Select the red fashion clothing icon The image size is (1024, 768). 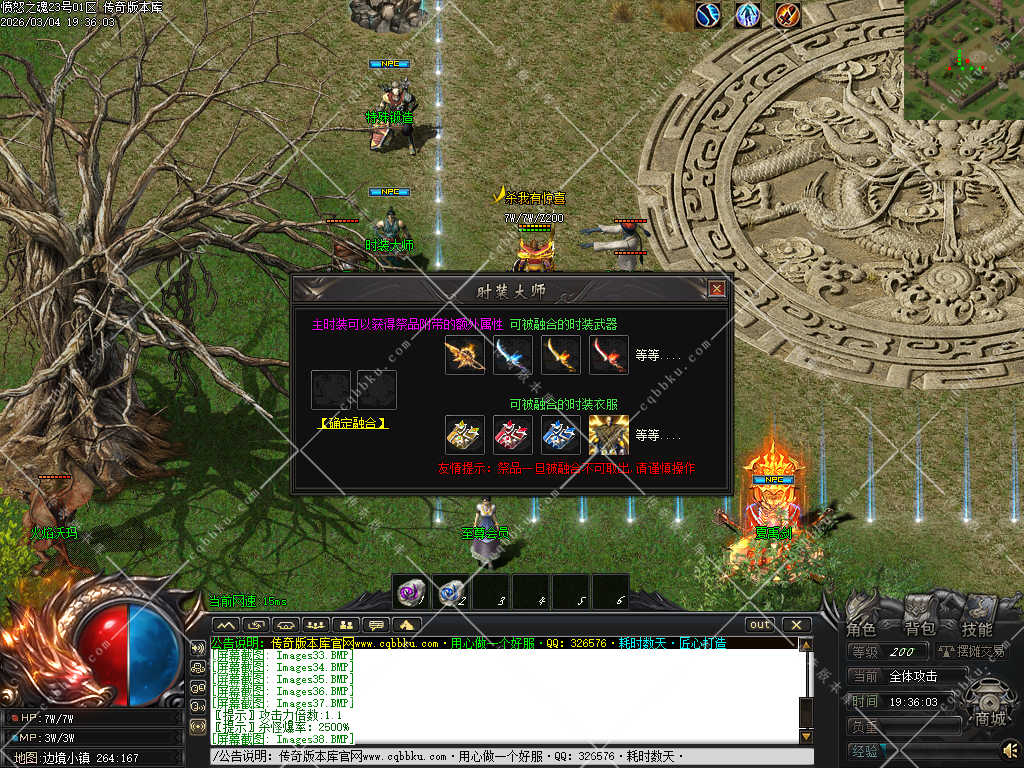point(513,435)
